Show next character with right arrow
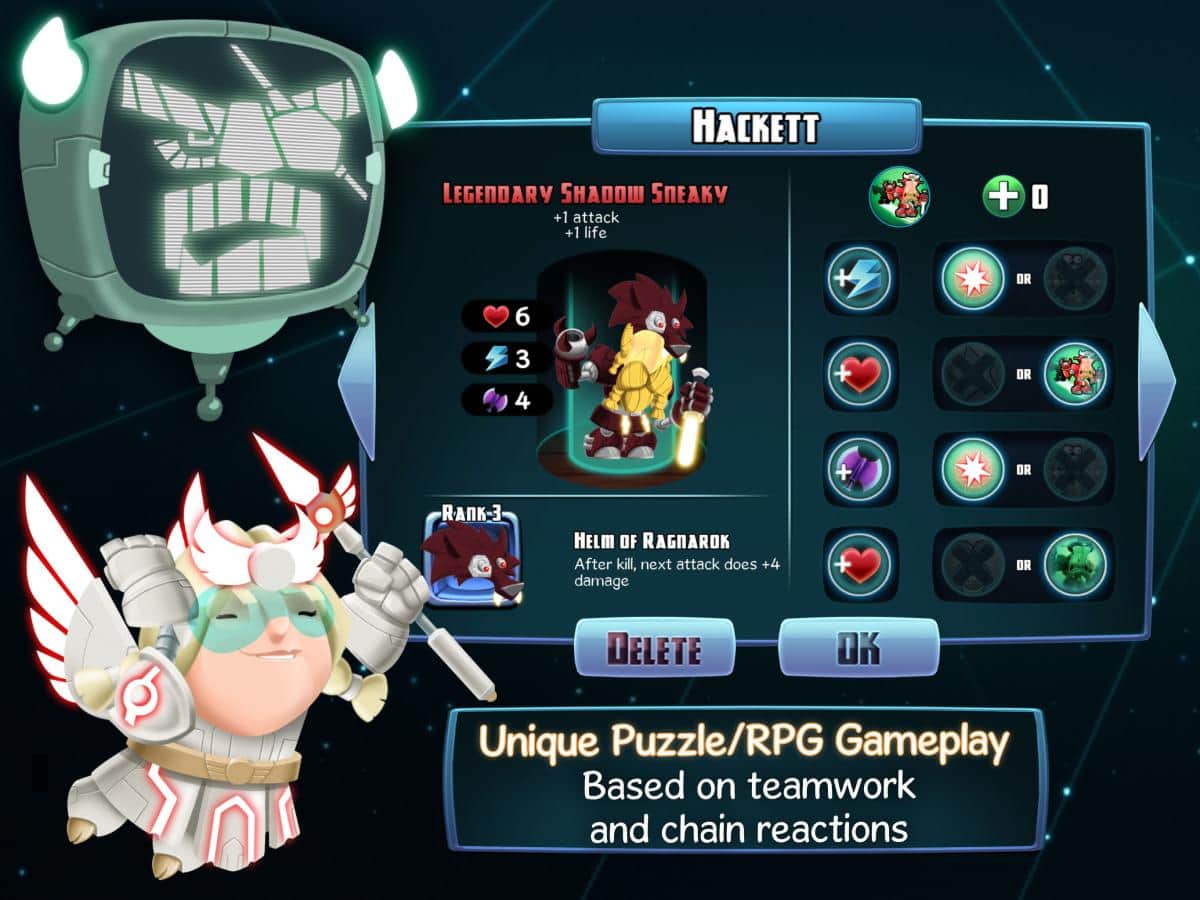The height and width of the screenshot is (900, 1200). (1156, 382)
